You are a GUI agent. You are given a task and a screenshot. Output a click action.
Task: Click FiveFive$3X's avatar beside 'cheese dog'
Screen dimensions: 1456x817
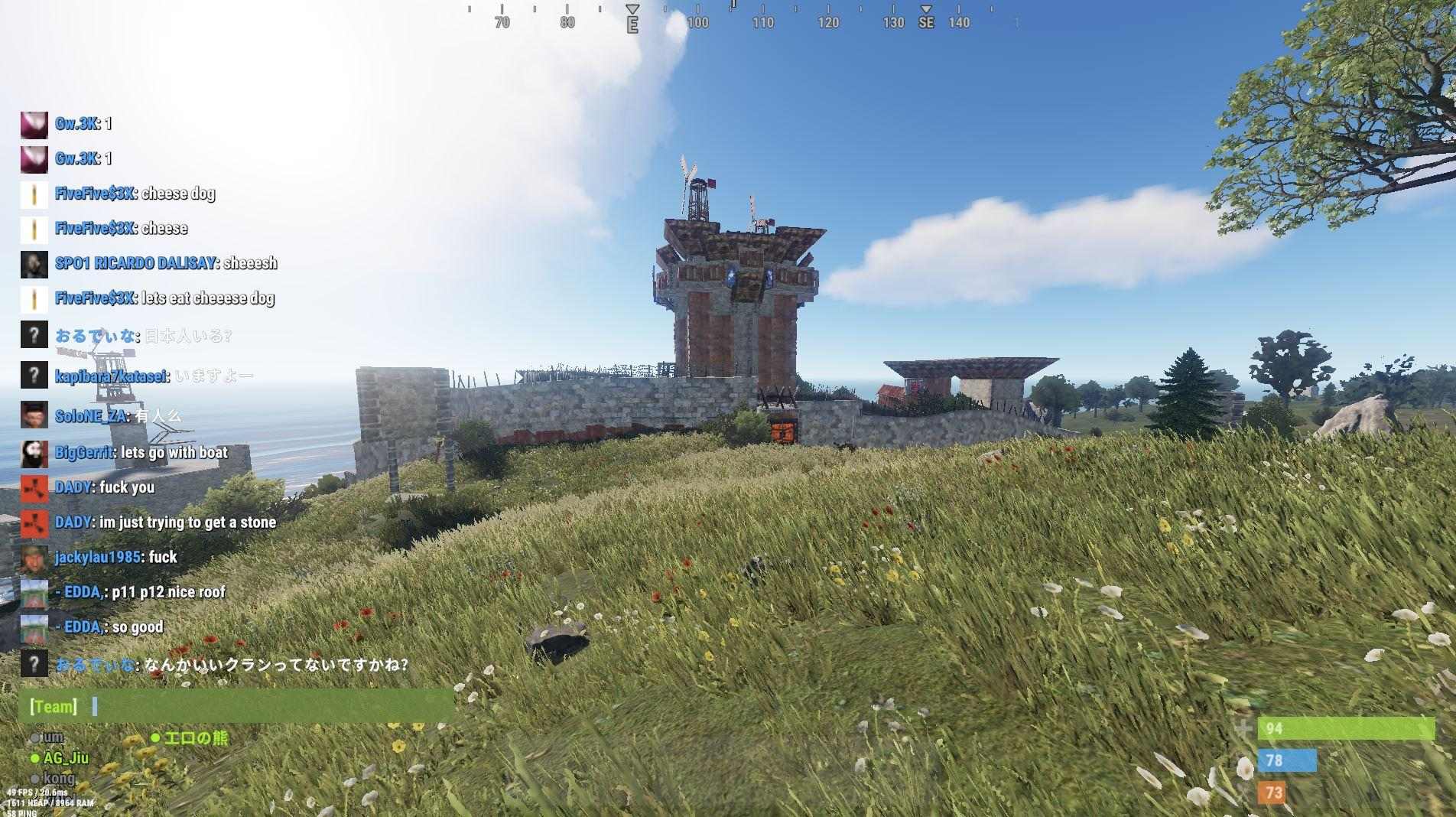pyautogui.click(x=34, y=194)
